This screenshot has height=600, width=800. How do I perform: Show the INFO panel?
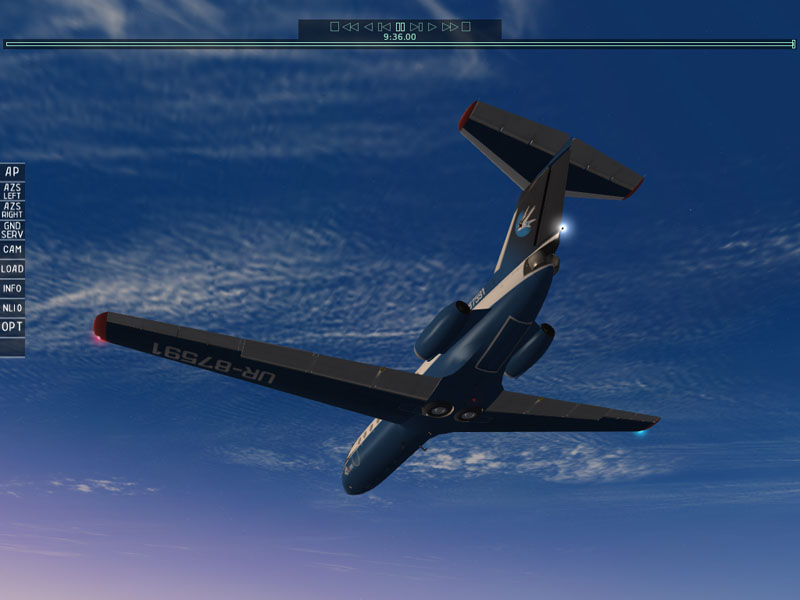tap(12, 288)
